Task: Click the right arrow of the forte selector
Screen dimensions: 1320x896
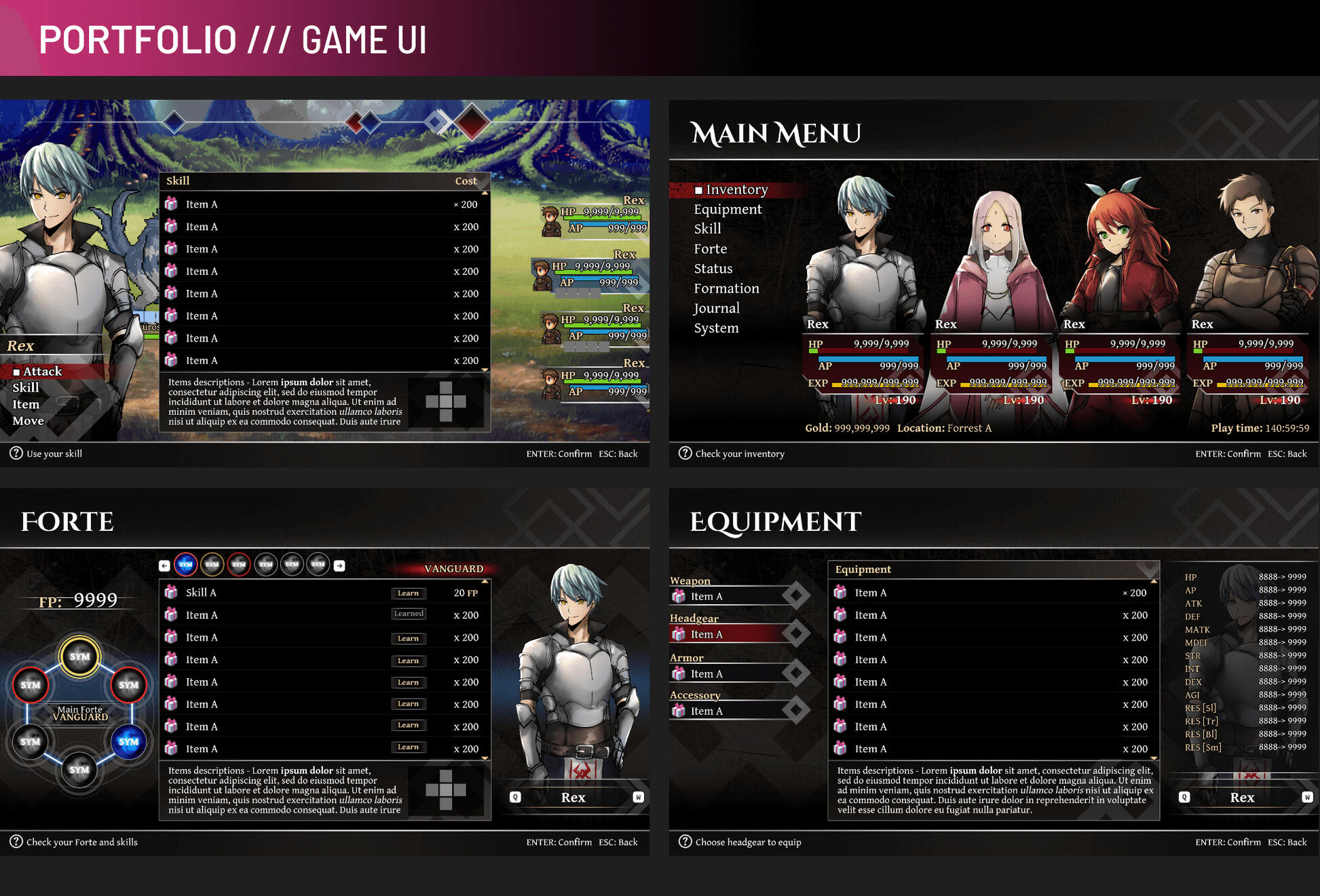Action: 339,565
